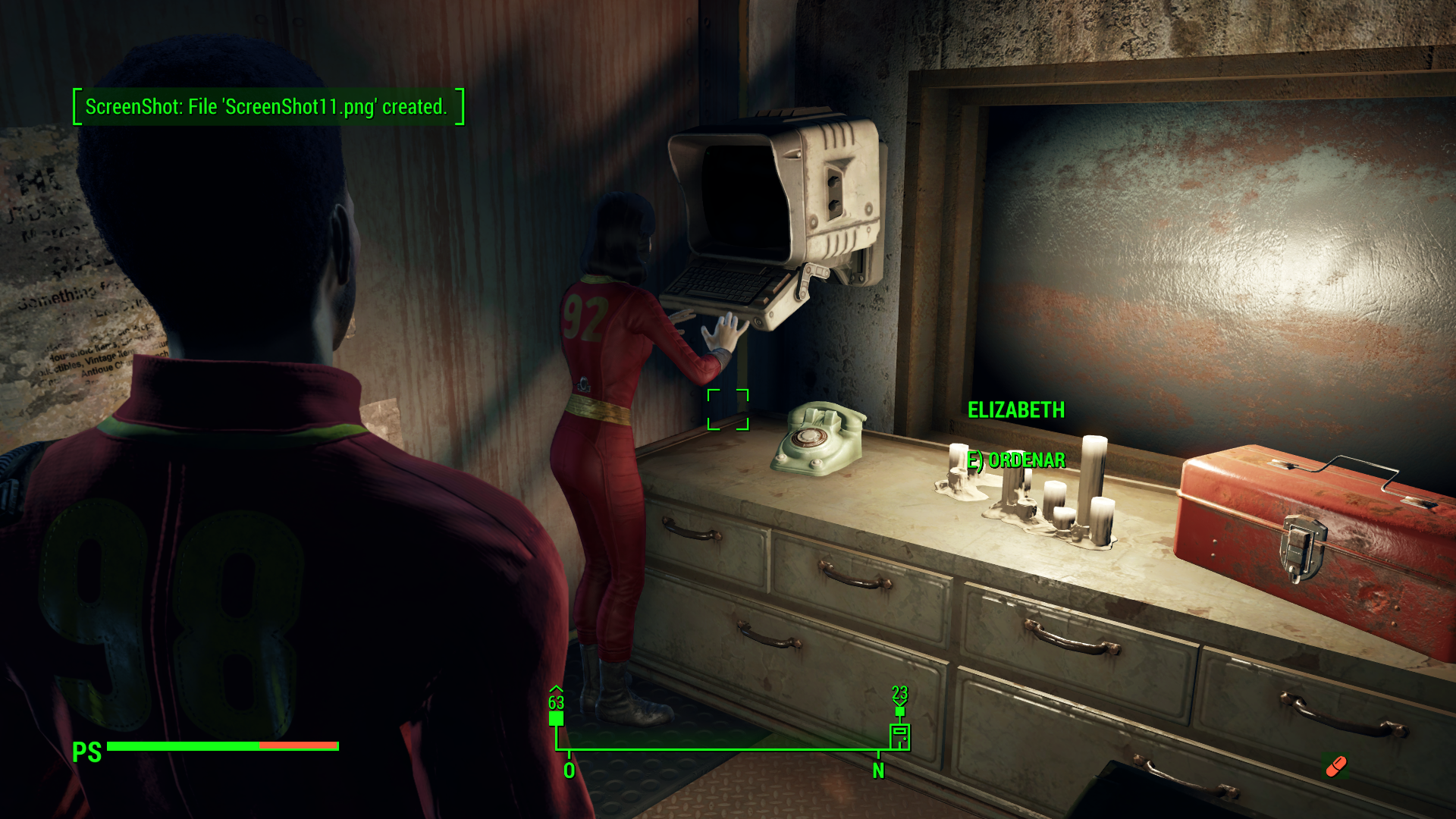Screen dimensions: 1456x819
Task: Click the ScreenShot file created notification
Action: [268, 107]
